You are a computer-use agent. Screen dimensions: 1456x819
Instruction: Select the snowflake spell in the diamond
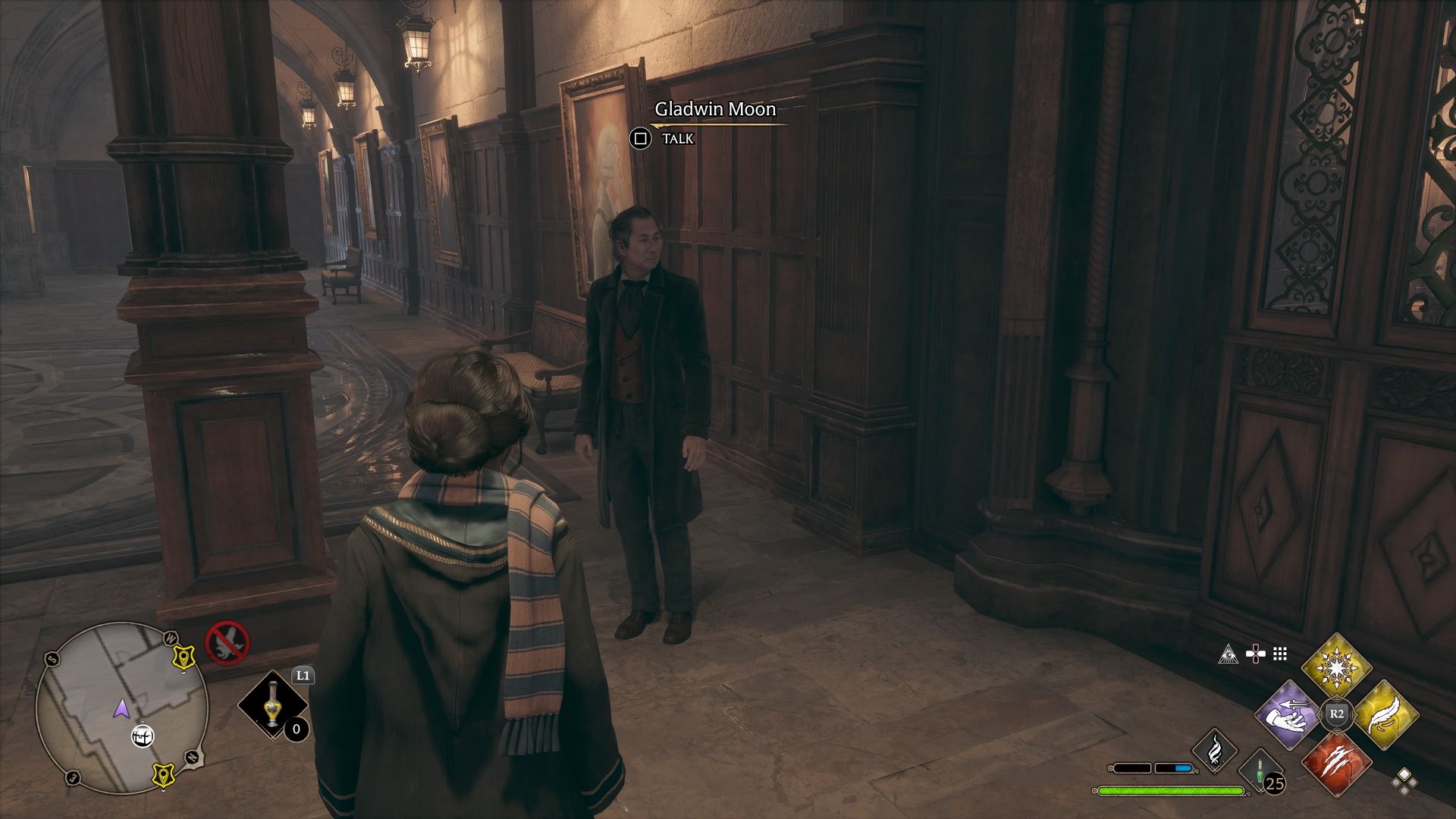(x=1336, y=667)
